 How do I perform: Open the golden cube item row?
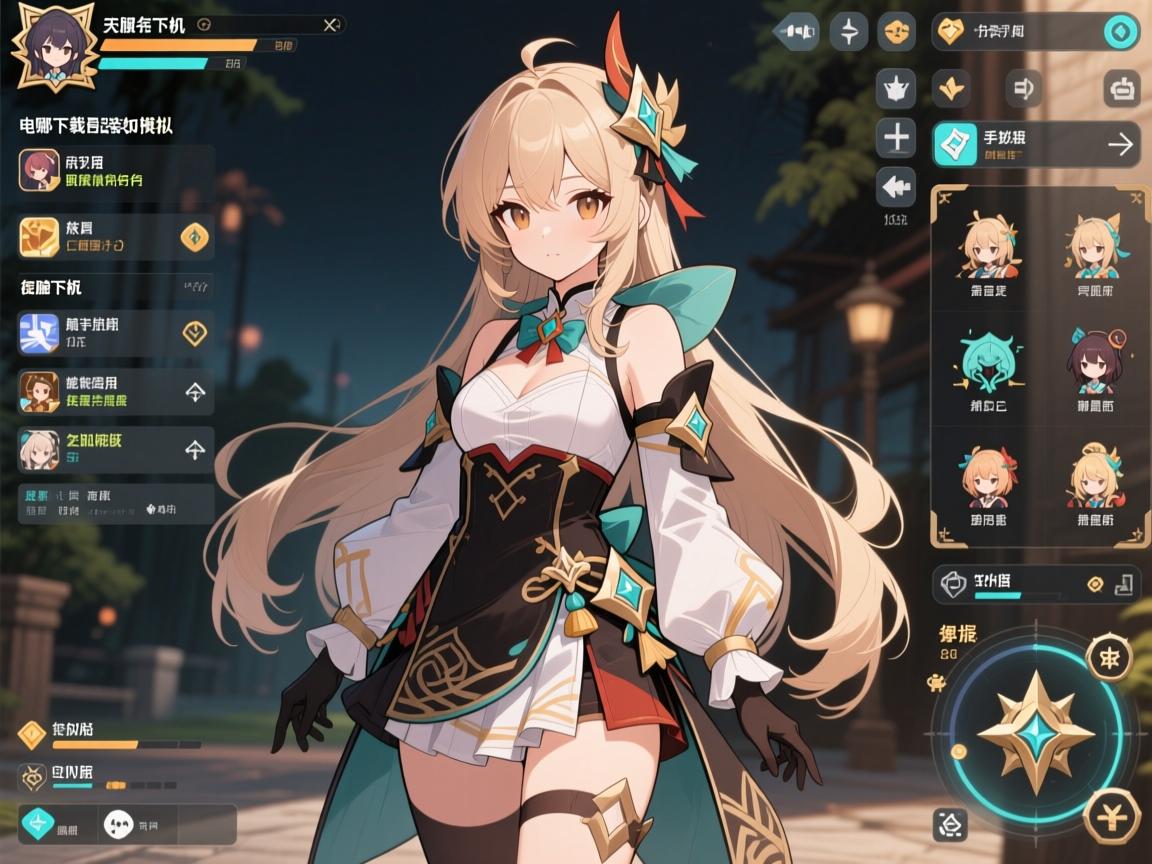116,237
